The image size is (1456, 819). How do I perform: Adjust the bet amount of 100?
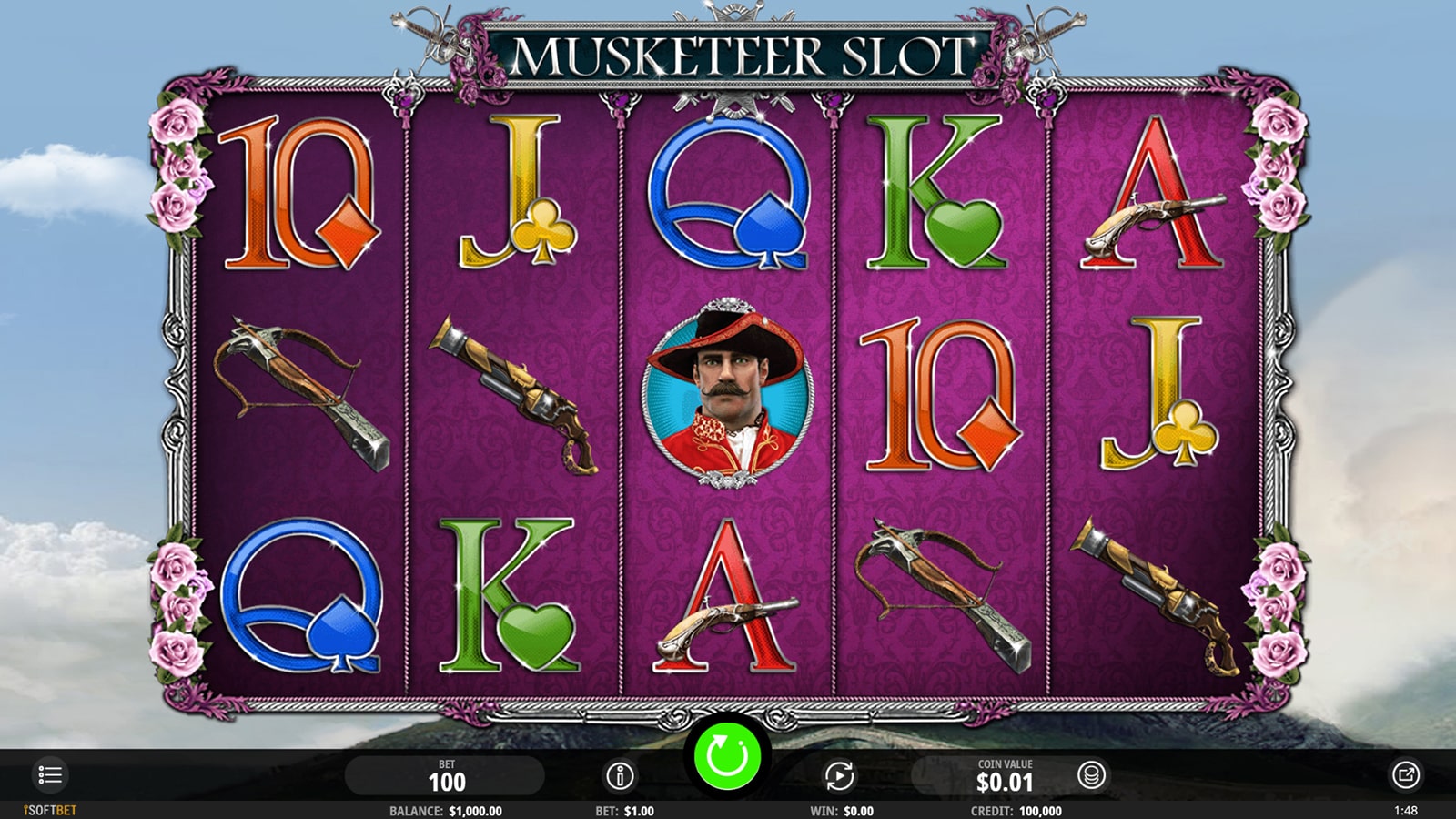tap(446, 776)
